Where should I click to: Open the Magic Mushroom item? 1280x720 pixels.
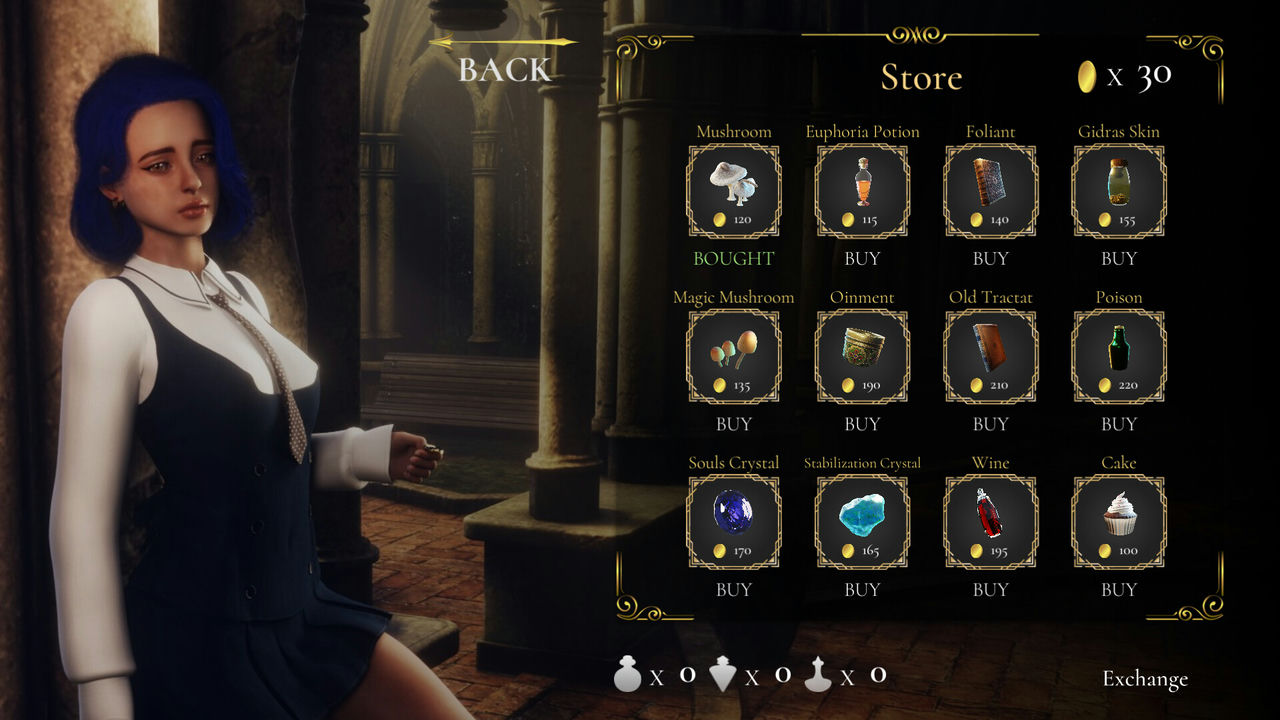734,356
